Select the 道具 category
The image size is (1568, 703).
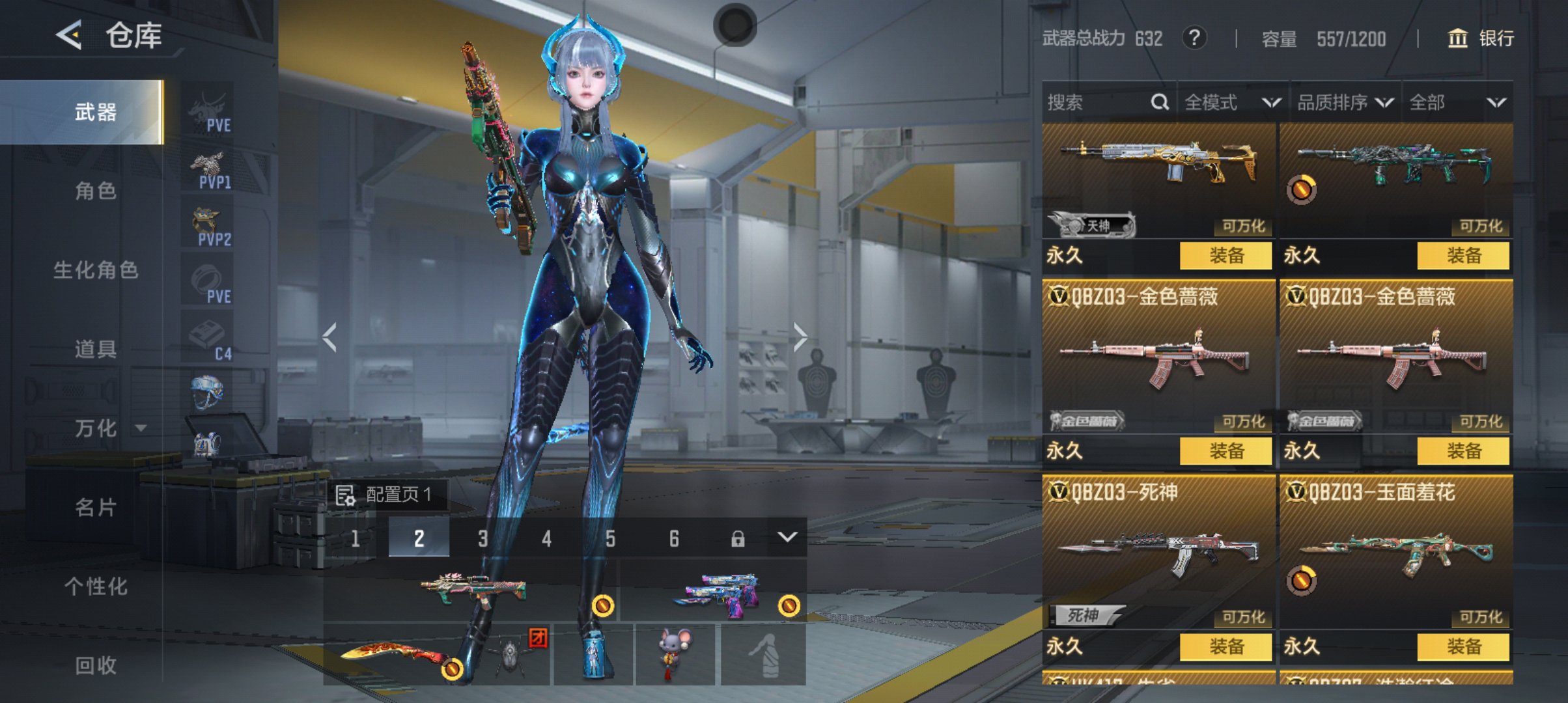(96, 350)
